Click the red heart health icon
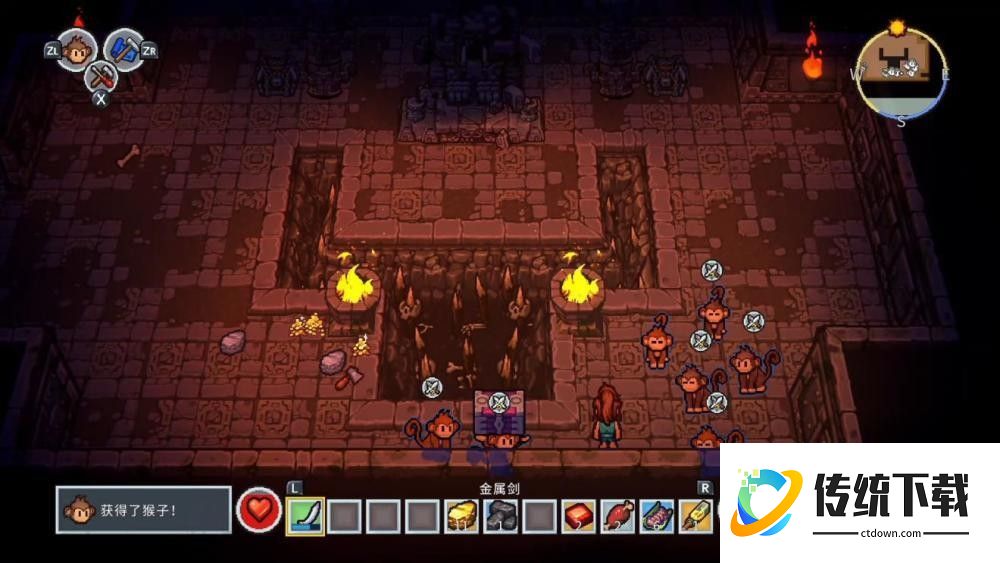1000x563 pixels. coord(258,510)
